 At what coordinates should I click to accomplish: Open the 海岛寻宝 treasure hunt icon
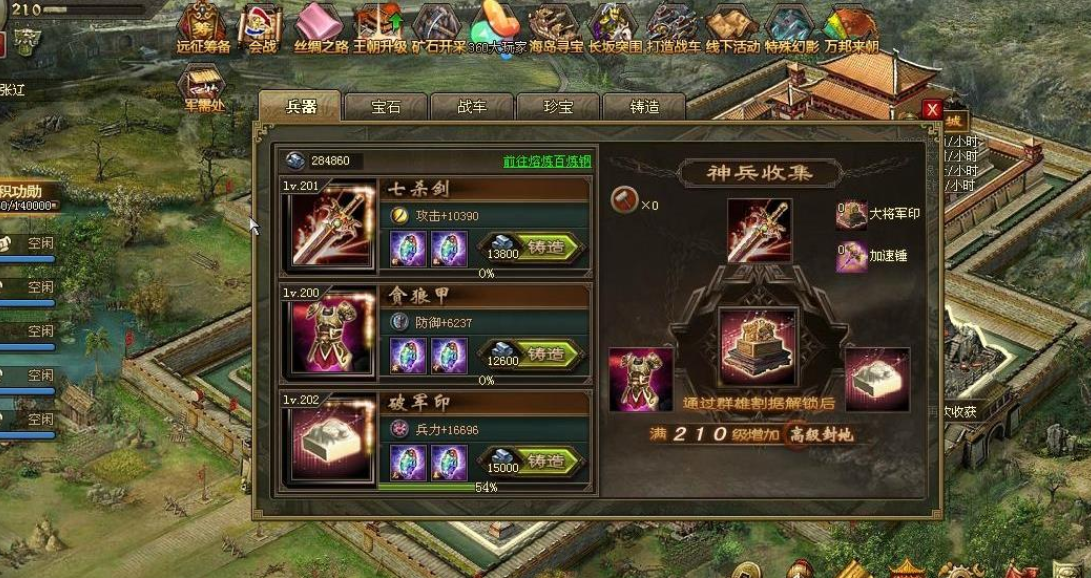click(x=555, y=26)
